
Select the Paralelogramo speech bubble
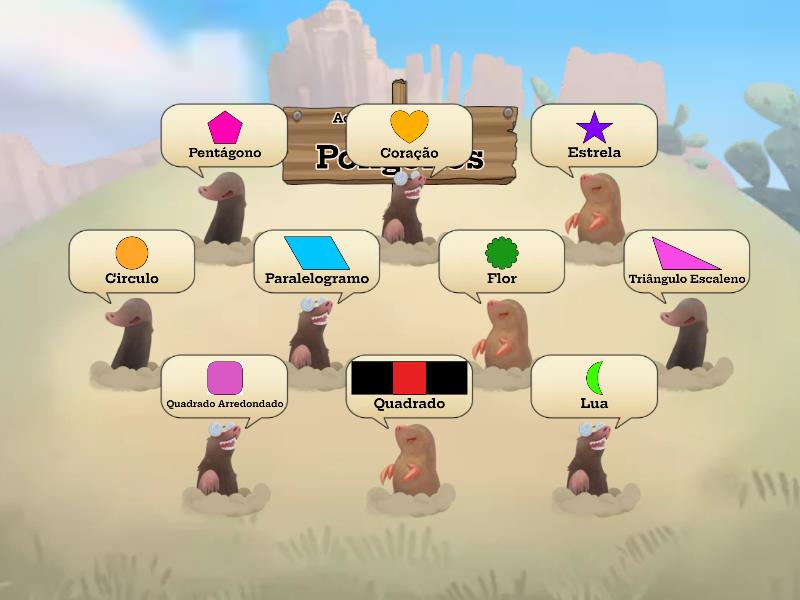pos(316,261)
